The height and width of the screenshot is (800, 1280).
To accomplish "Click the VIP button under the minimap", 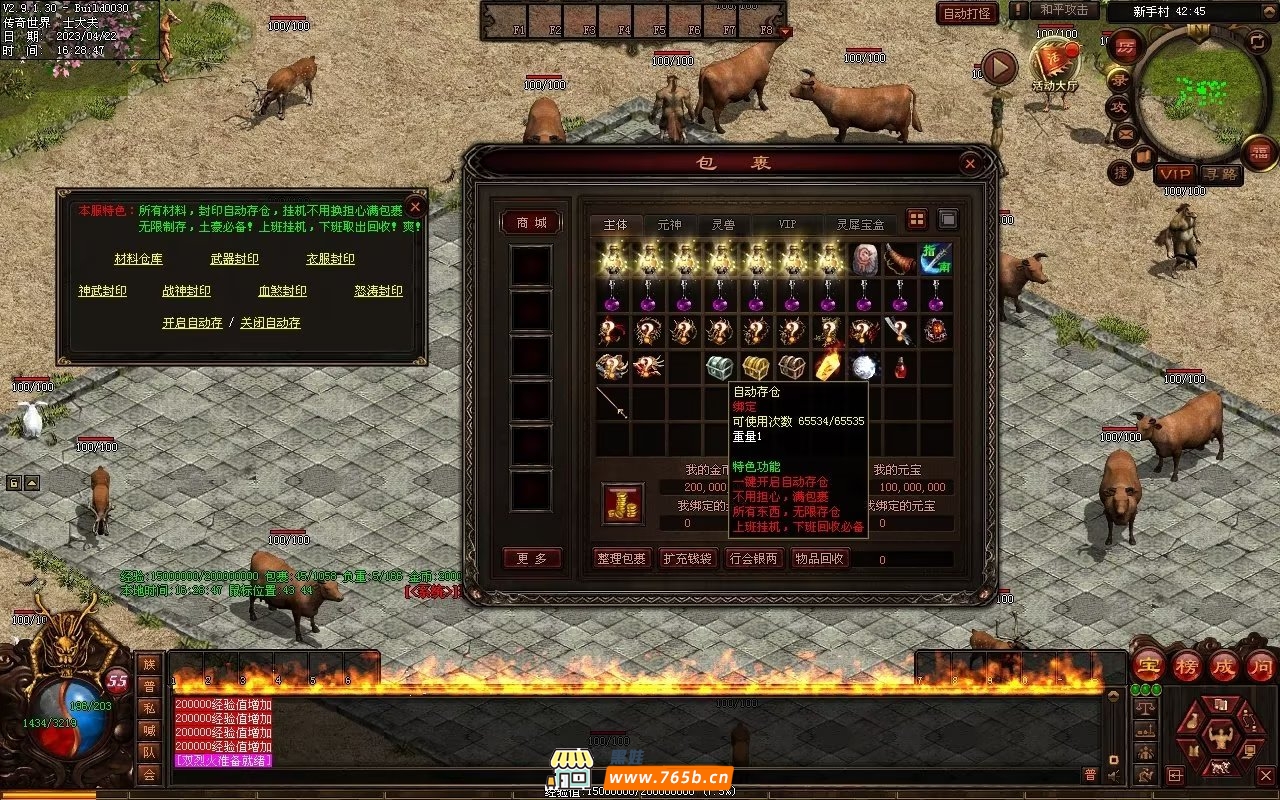I will point(1174,174).
